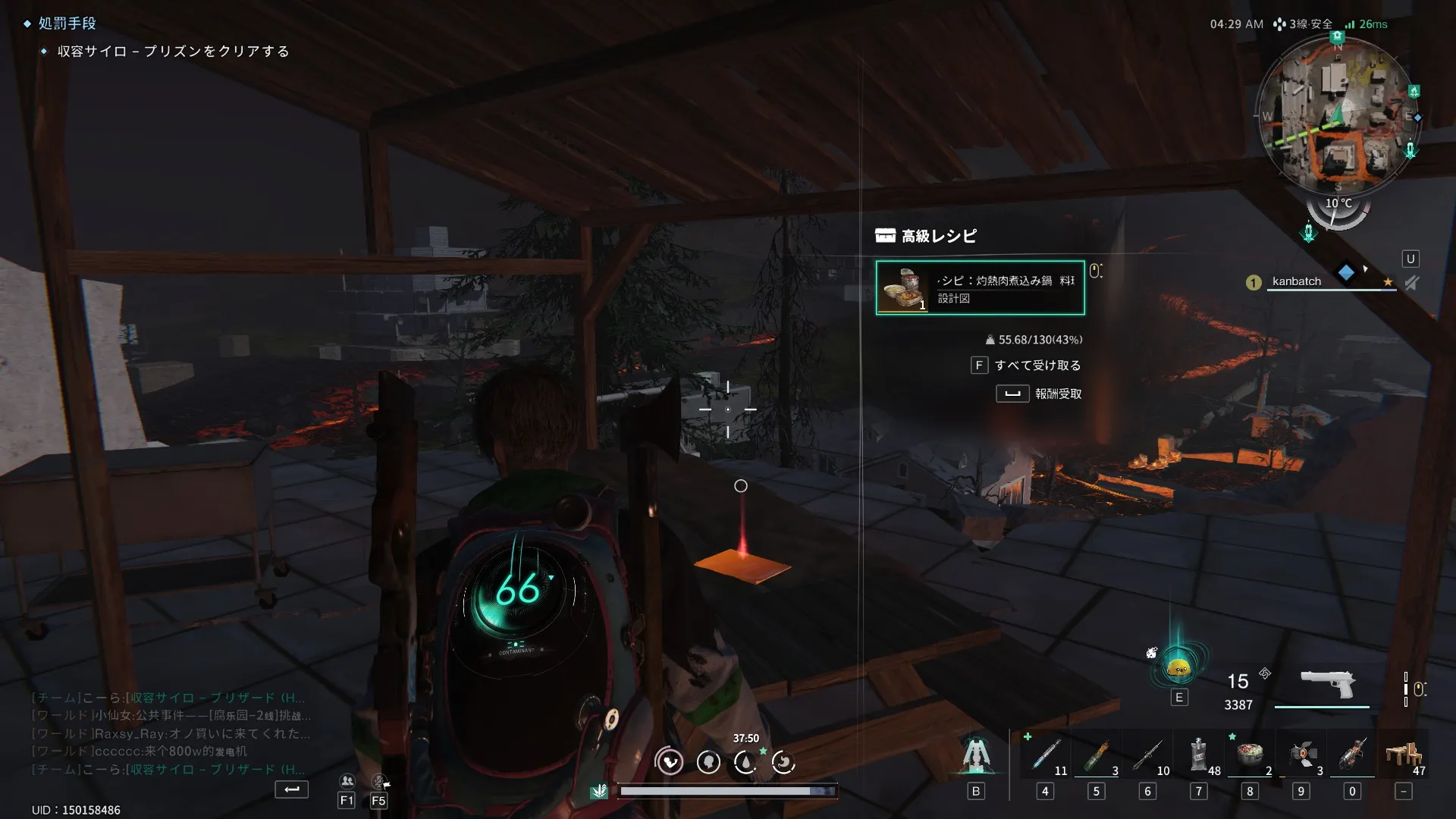The width and height of the screenshot is (1456, 819).
Task: Select teammate kanbatch in the team list
Action: click(x=1296, y=281)
